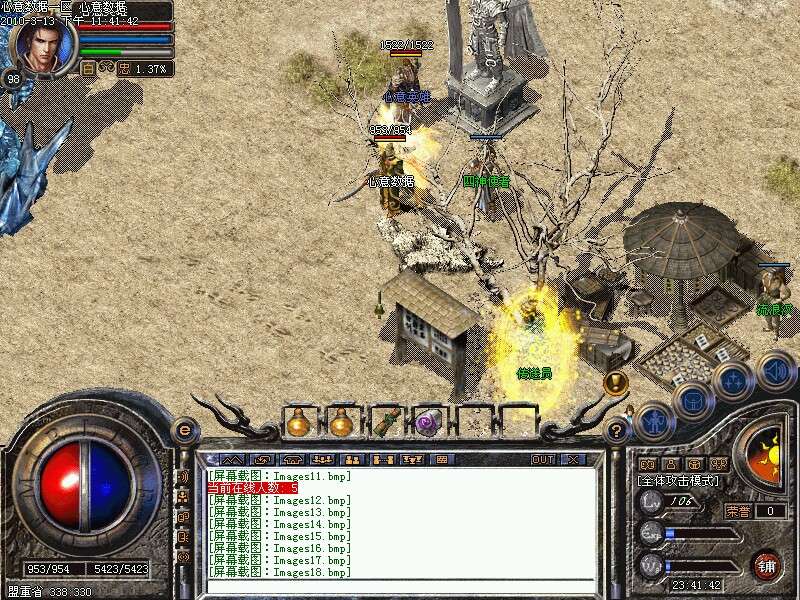Screen dimensions: 800x600
Task: Open the character status round button
Action: (x=655, y=419)
